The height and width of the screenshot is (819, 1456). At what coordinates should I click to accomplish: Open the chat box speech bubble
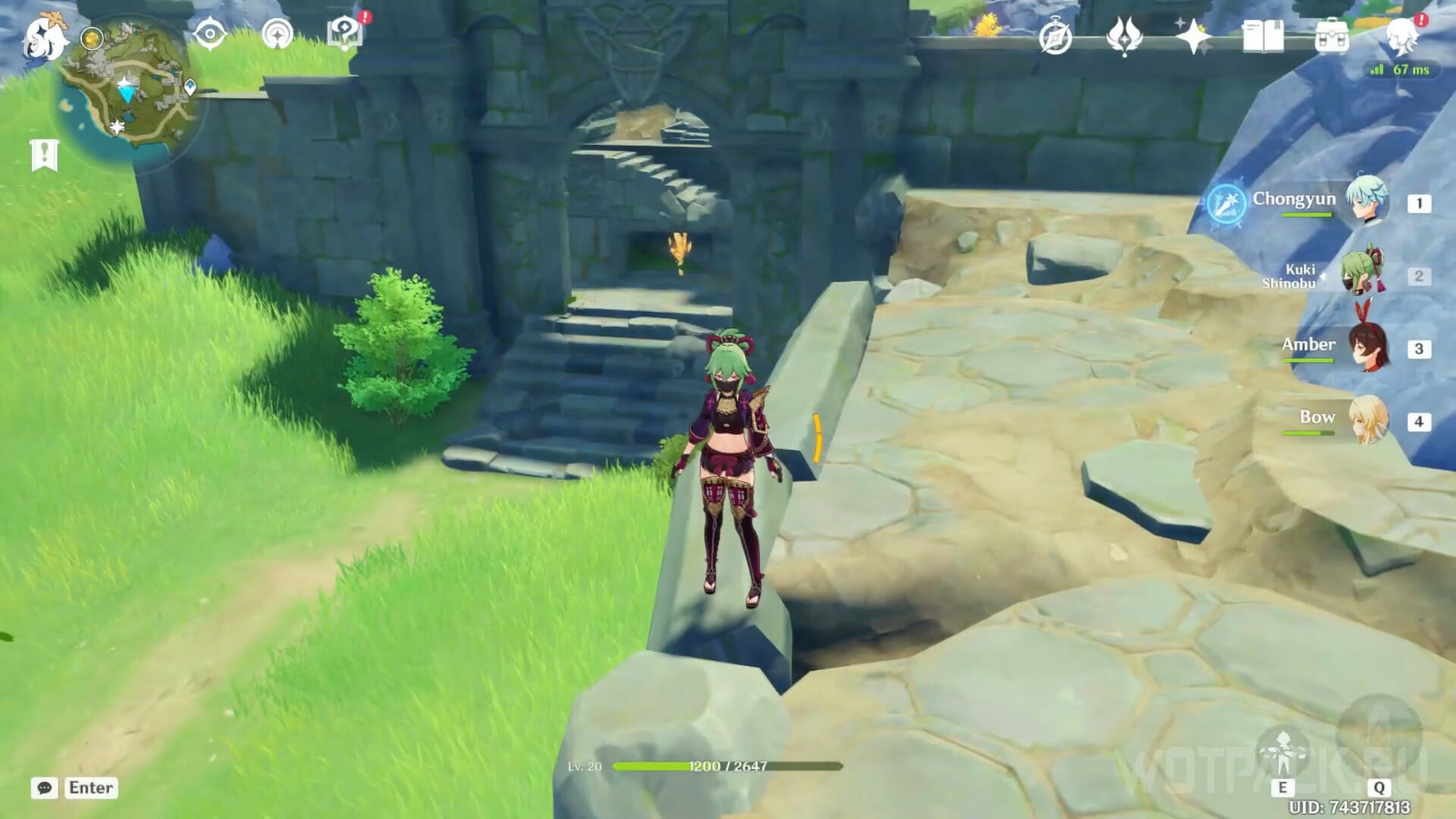coord(45,788)
